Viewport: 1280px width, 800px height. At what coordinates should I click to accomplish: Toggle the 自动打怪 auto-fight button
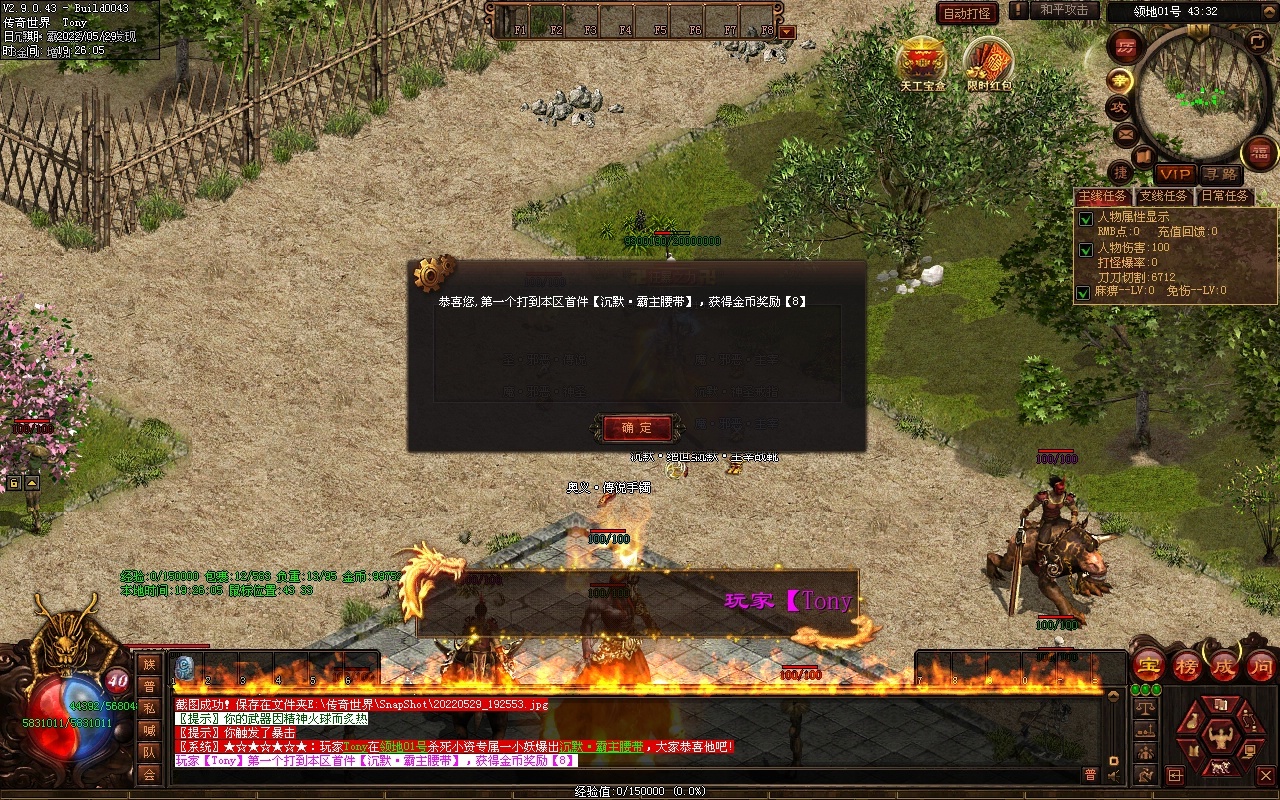pos(967,13)
